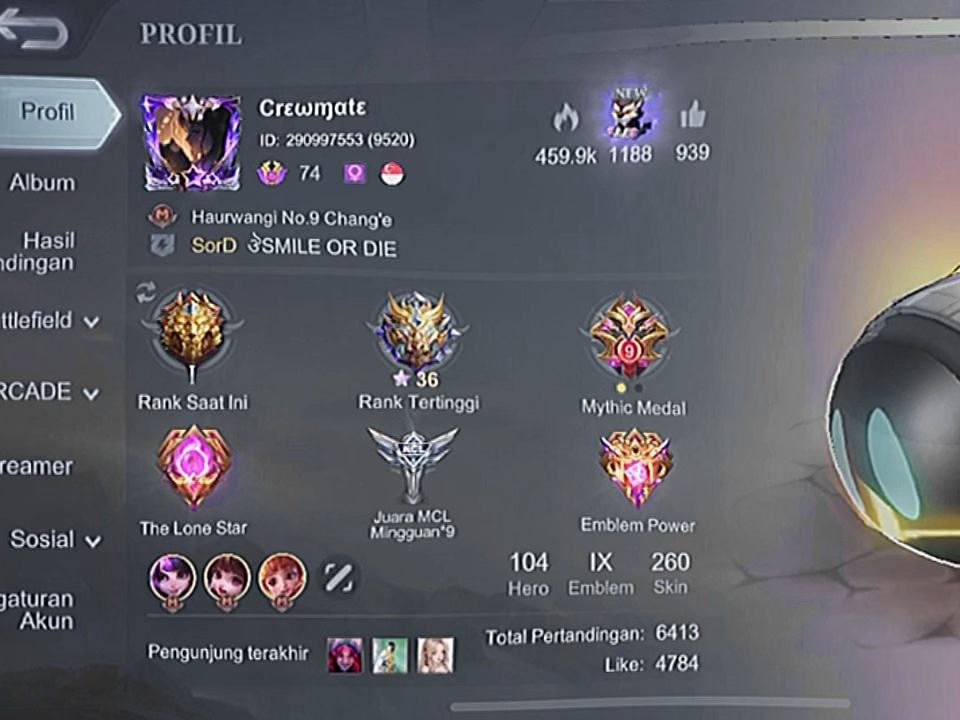Open Pengaturan Akun settings
This screenshot has width=960, height=720.
pyautogui.click(x=38, y=610)
